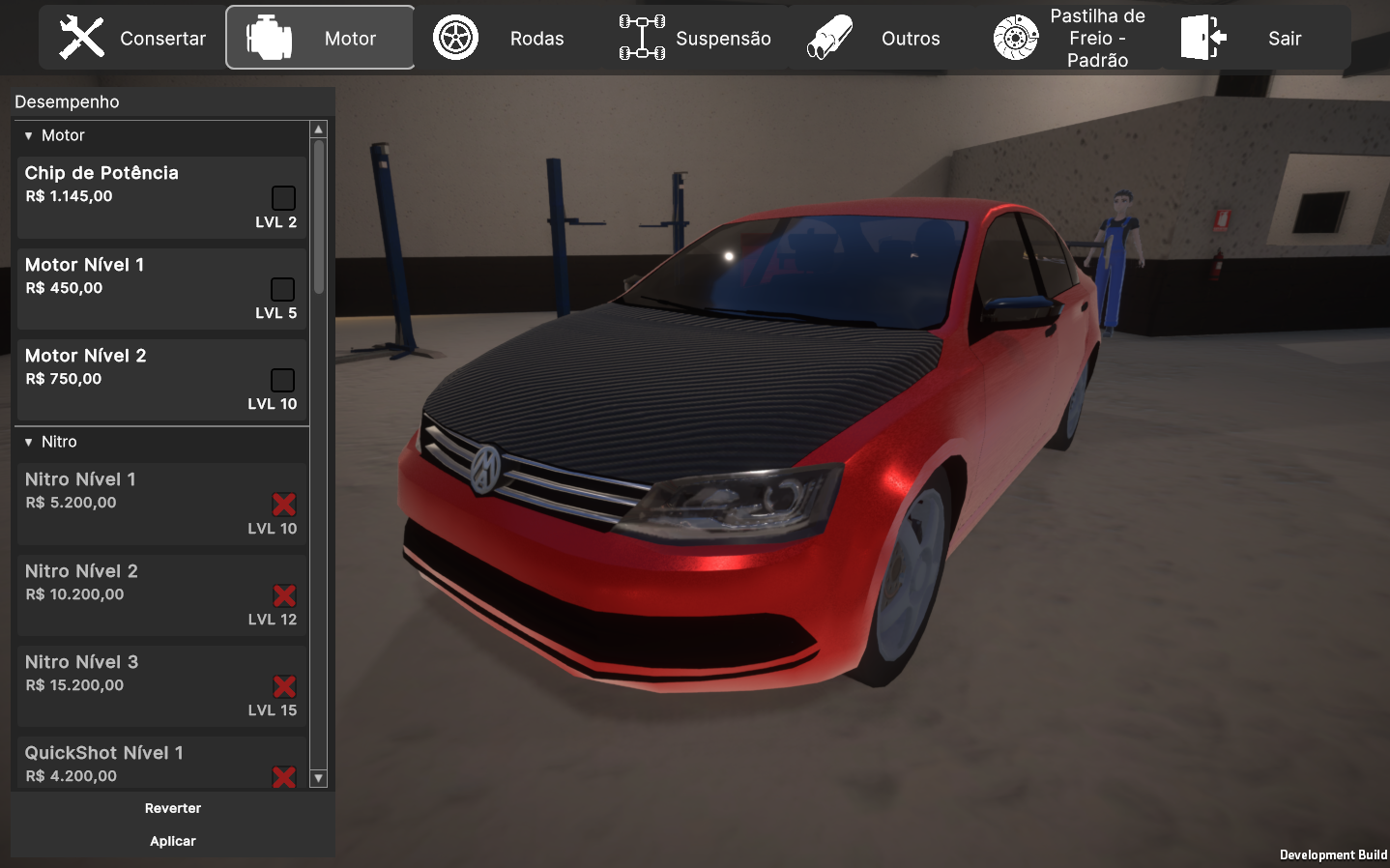The height and width of the screenshot is (868, 1390).
Task: Click the scrollbar up arrow
Action: [x=318, y=130]
